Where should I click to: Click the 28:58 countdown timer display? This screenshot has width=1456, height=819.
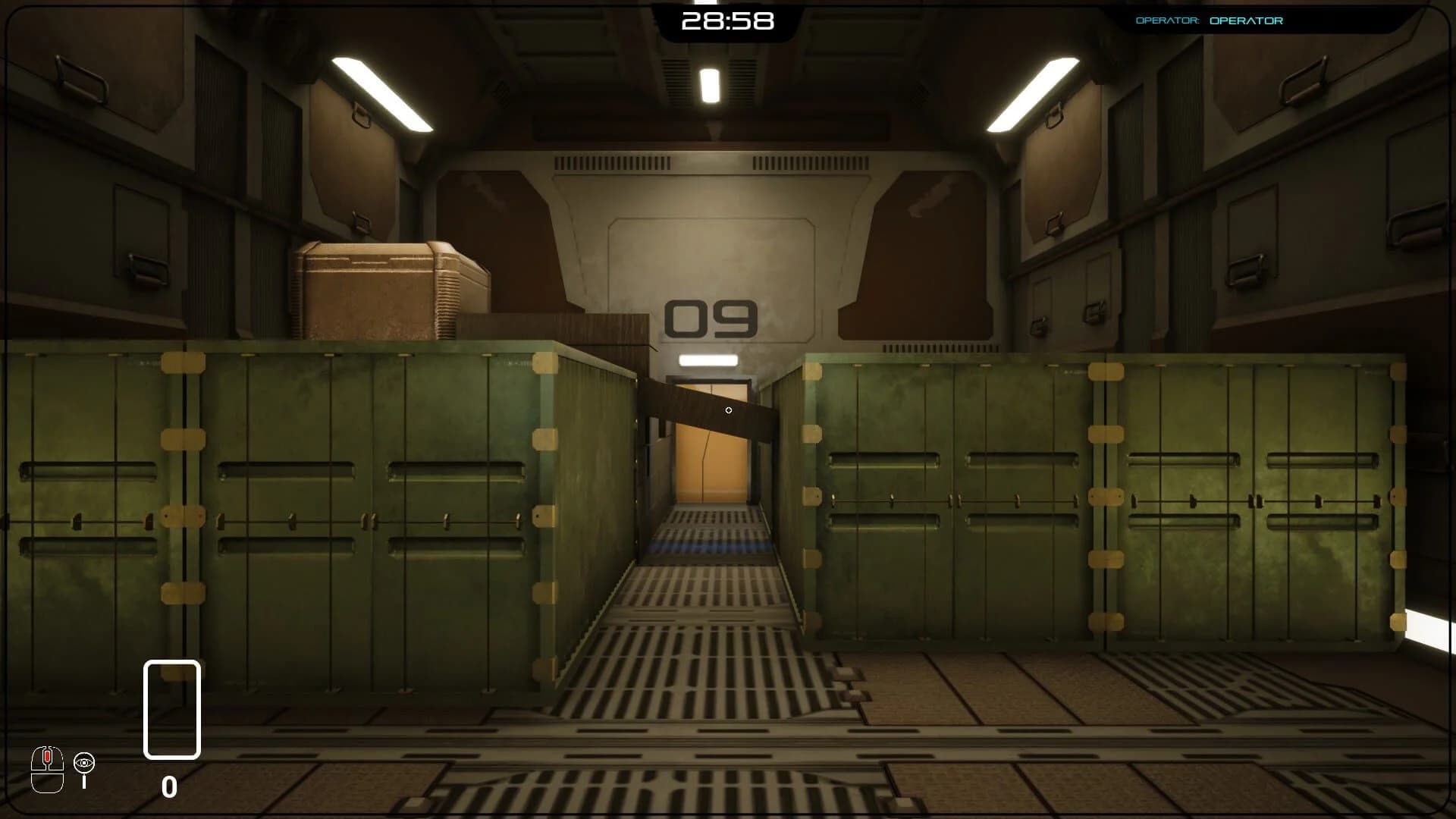pos(728,20)
